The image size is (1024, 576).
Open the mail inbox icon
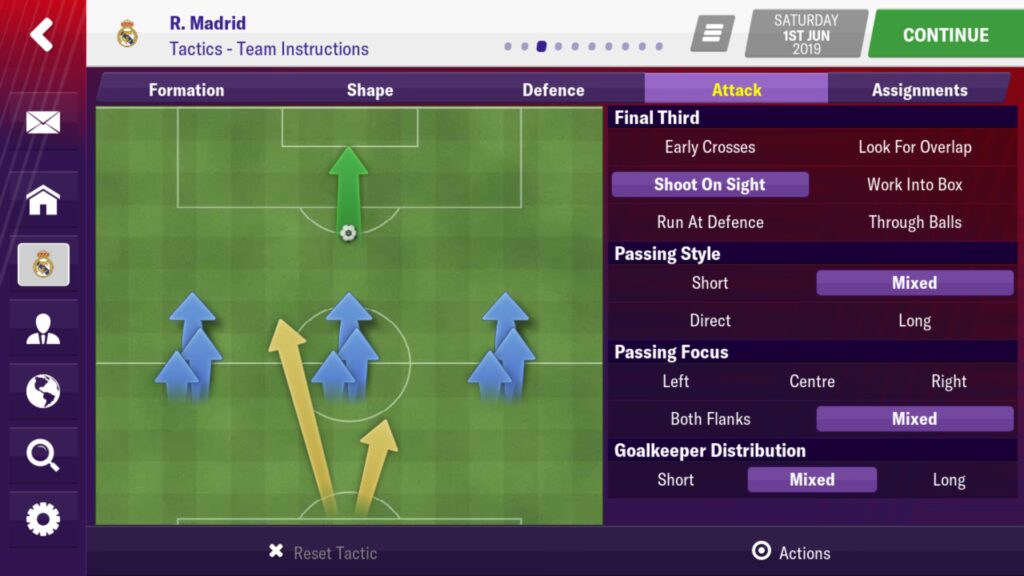[43, 123]
